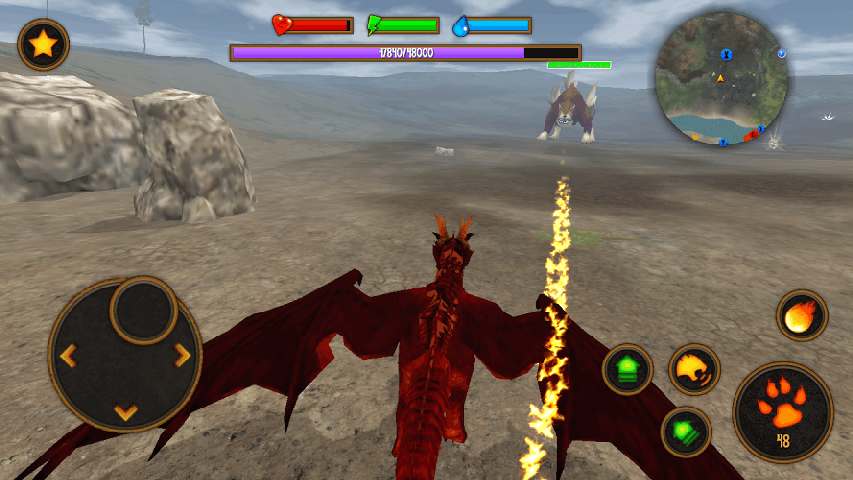Viewport: 853px width, 480px height.
Task: Tap the tilted green arrow button
Action: [686, 432]
